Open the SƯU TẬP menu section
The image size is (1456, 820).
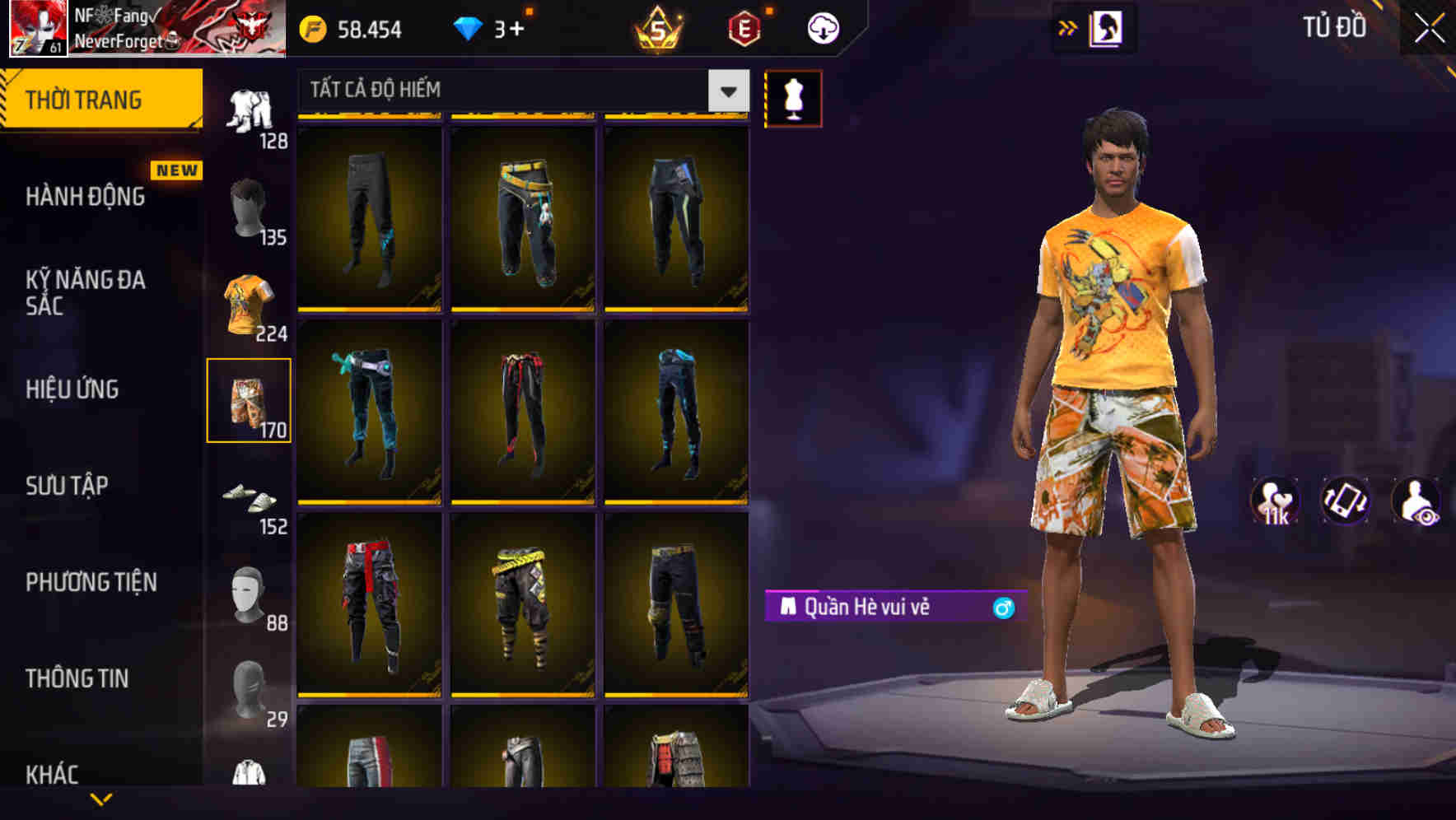tap(69, 486)
